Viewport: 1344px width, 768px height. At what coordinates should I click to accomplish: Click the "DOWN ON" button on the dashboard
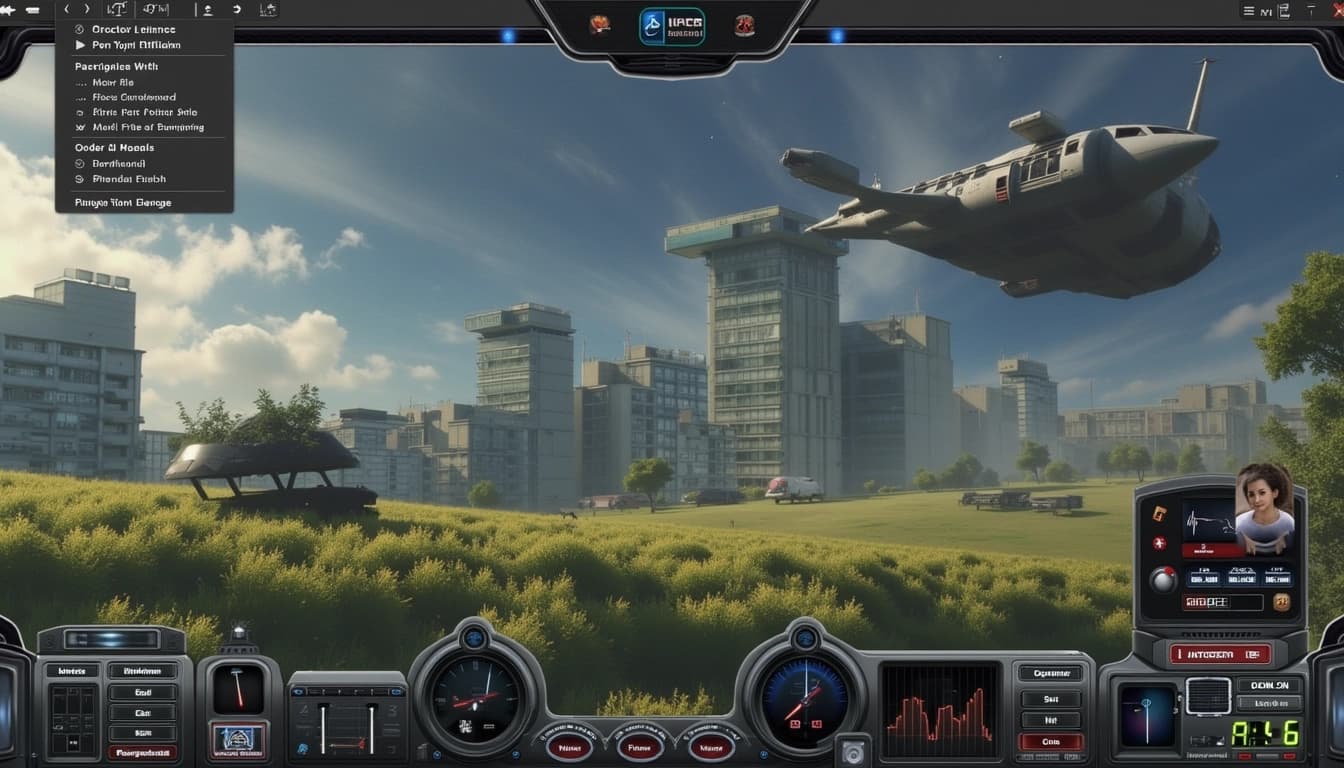(1269, 685)
